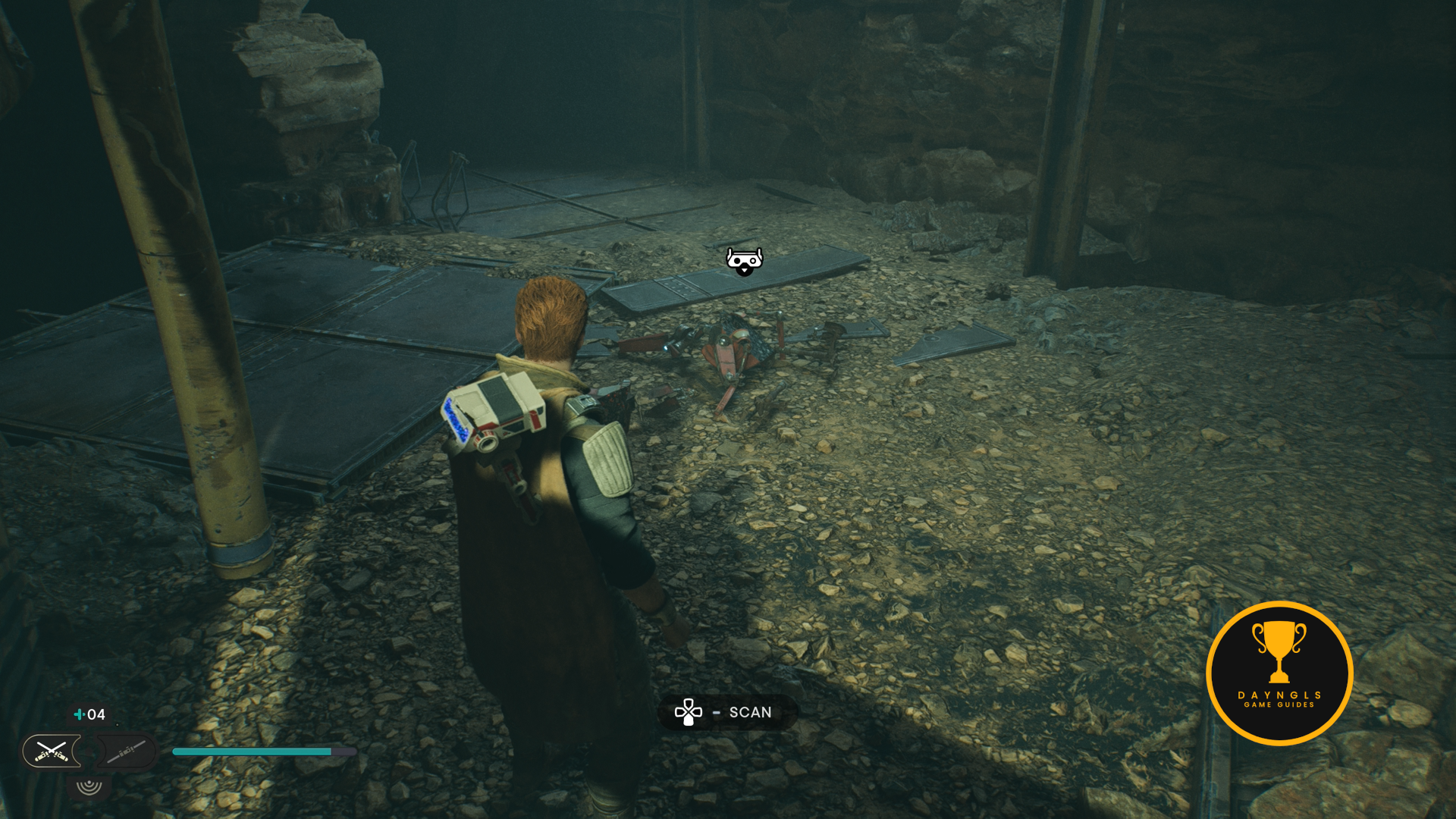
Task: Open the Dayngls Game Guides trophy logo
Action: pos(1279,673)
